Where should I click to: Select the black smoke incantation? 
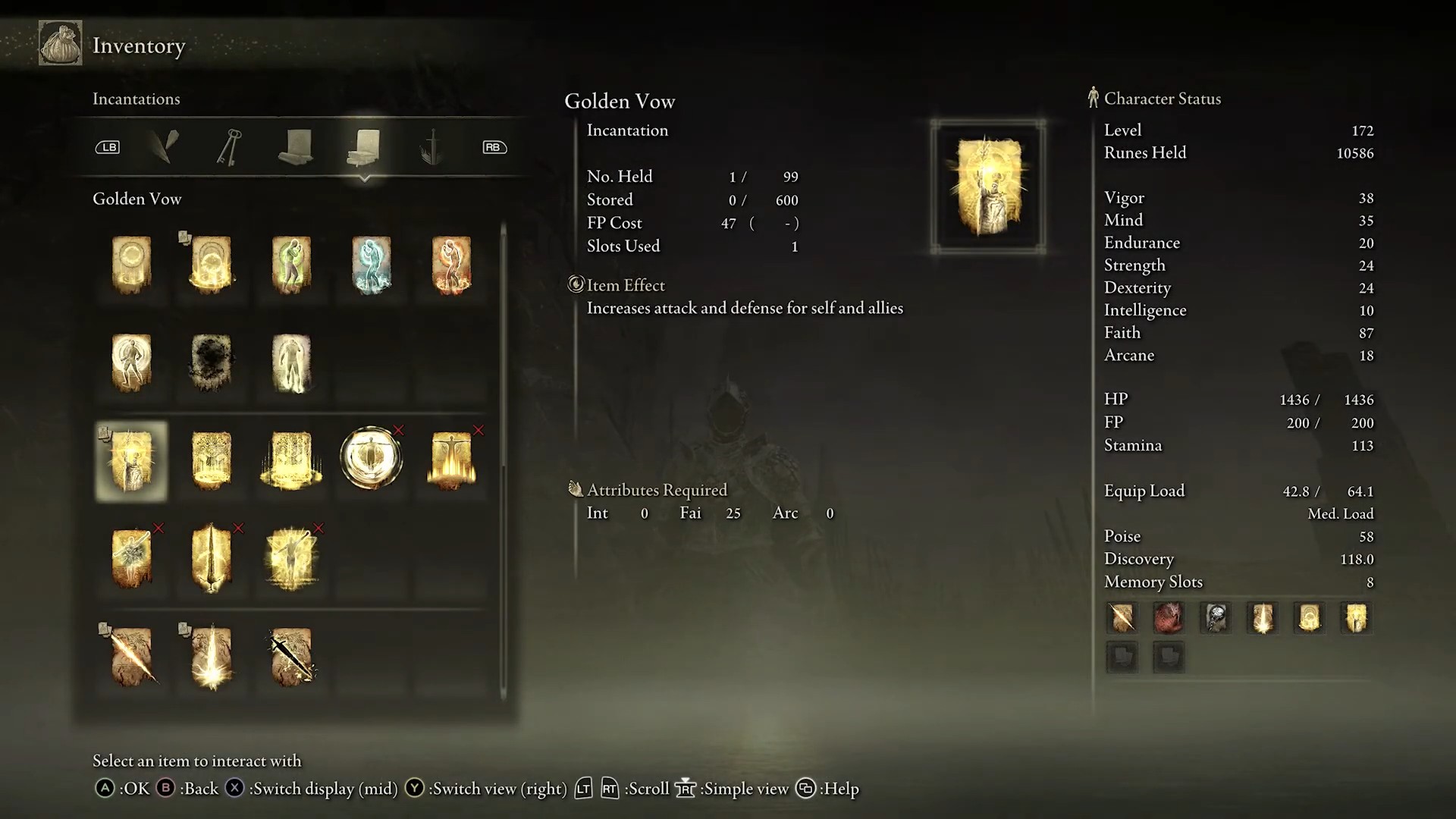click(211, 362)
